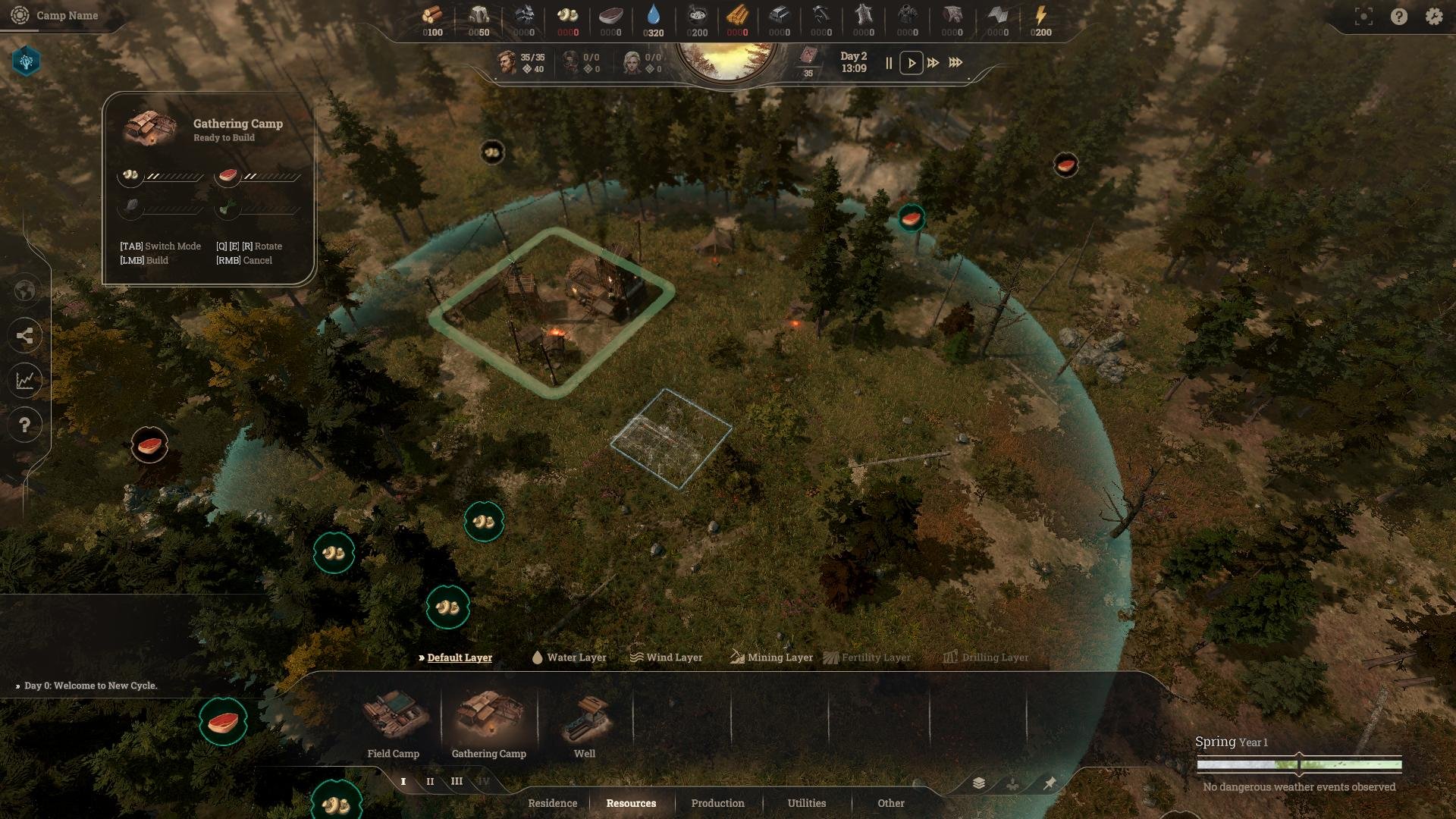1456x819 pixels.
Task: Pause the game time
Action: click(889, 63)
